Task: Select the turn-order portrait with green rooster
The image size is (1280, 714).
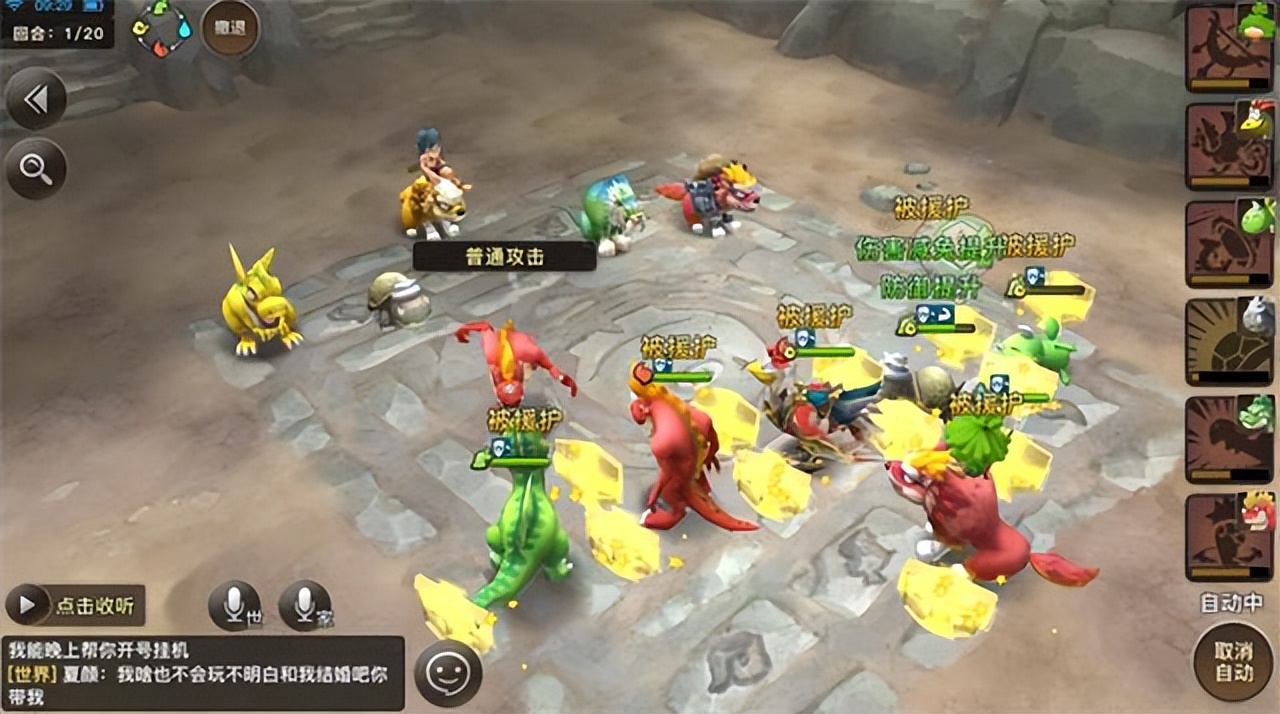Action: click(1229, 146)
